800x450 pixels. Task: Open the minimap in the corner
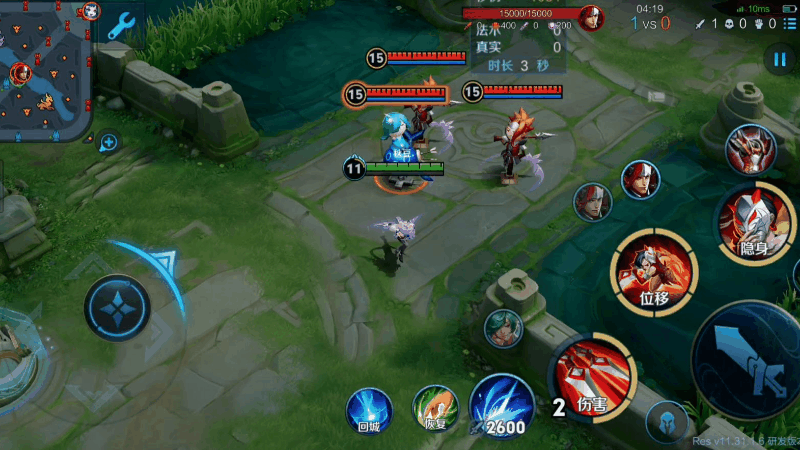(46, 70)
